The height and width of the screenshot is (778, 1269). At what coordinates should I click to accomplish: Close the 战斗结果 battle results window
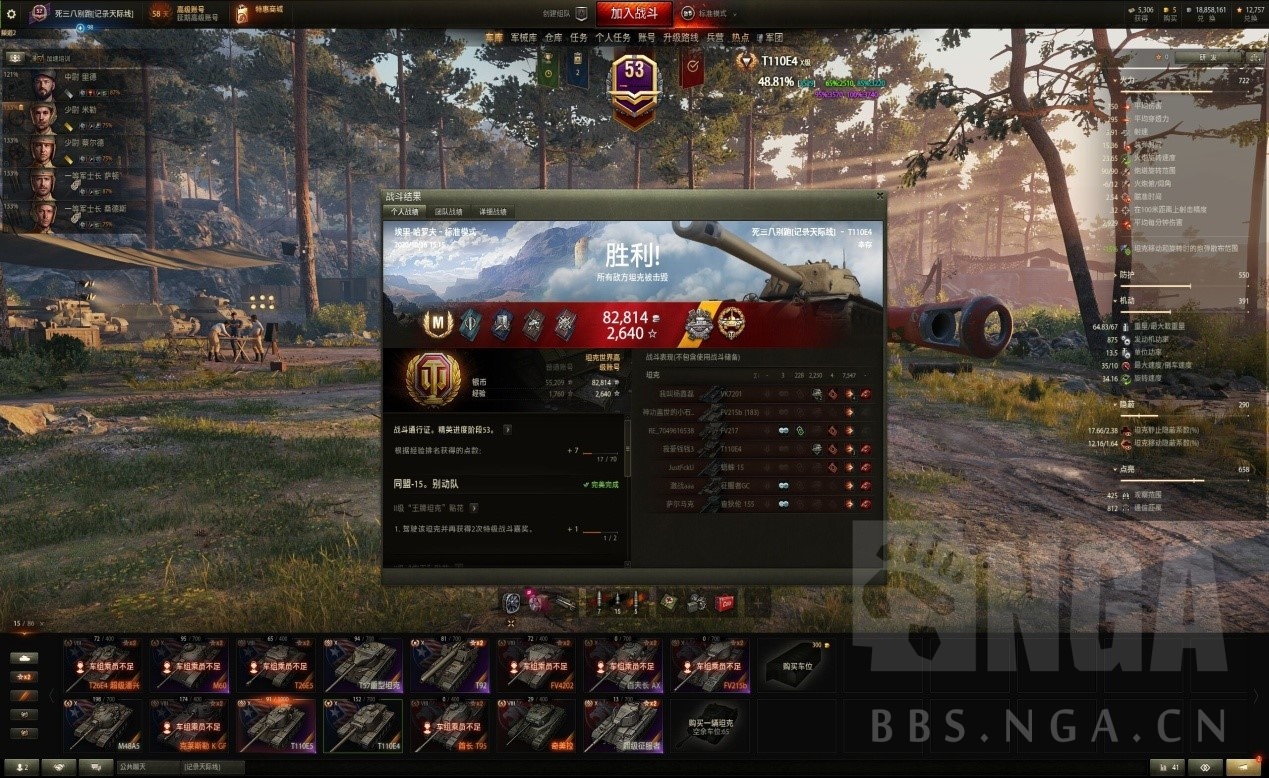click(879, 197)
